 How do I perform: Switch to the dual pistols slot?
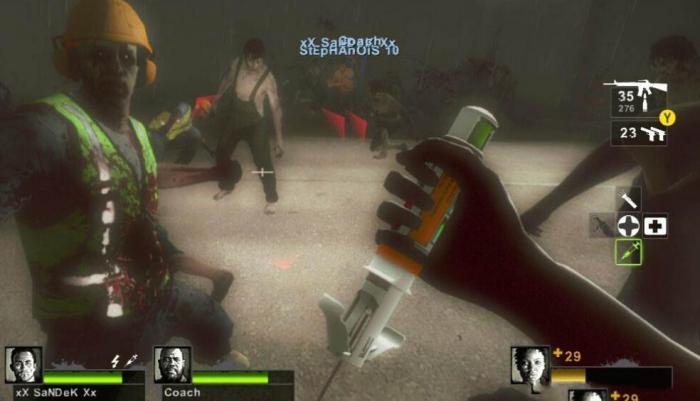pos(640,133)
